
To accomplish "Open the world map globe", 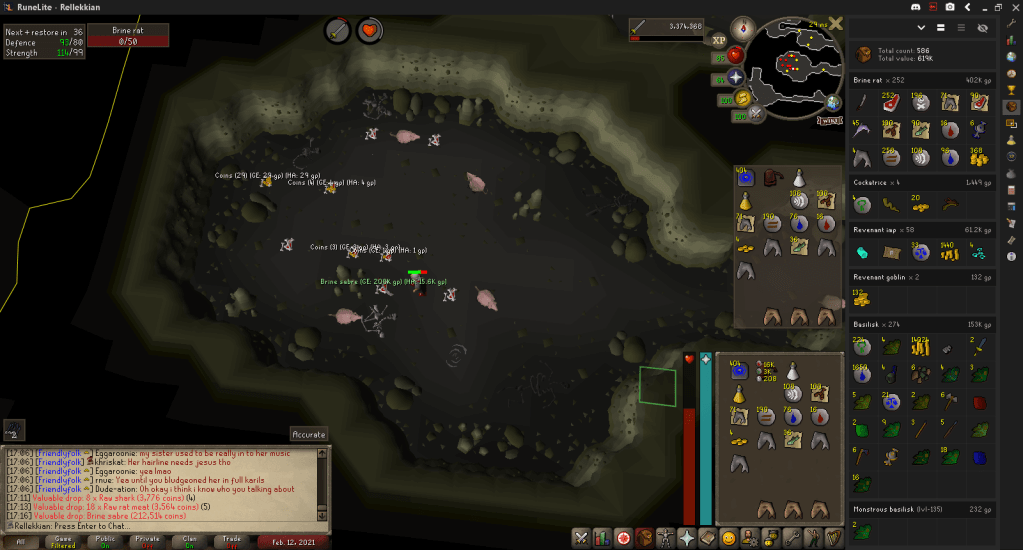I will point(832,102).
